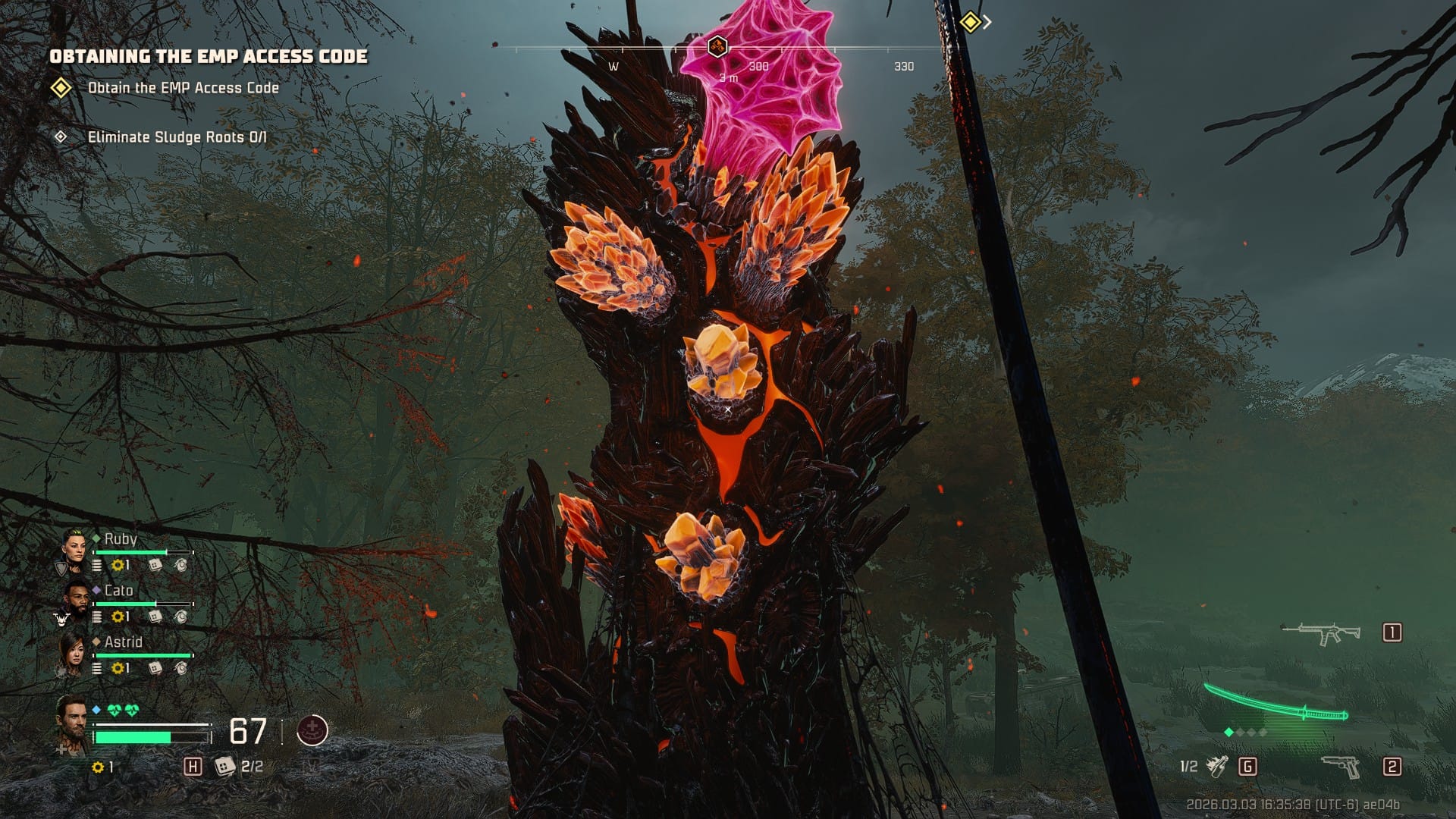This screenshot has width=1456, height=819.
Task: Click the 'Obtaining the EMP Access Code' mission title
Action: [x=209, y=56]
